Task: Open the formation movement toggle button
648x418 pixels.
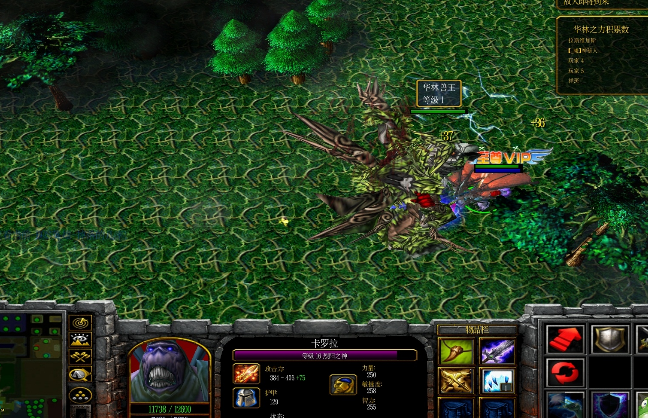Action: pyautogui.click(x=81, y=394)
